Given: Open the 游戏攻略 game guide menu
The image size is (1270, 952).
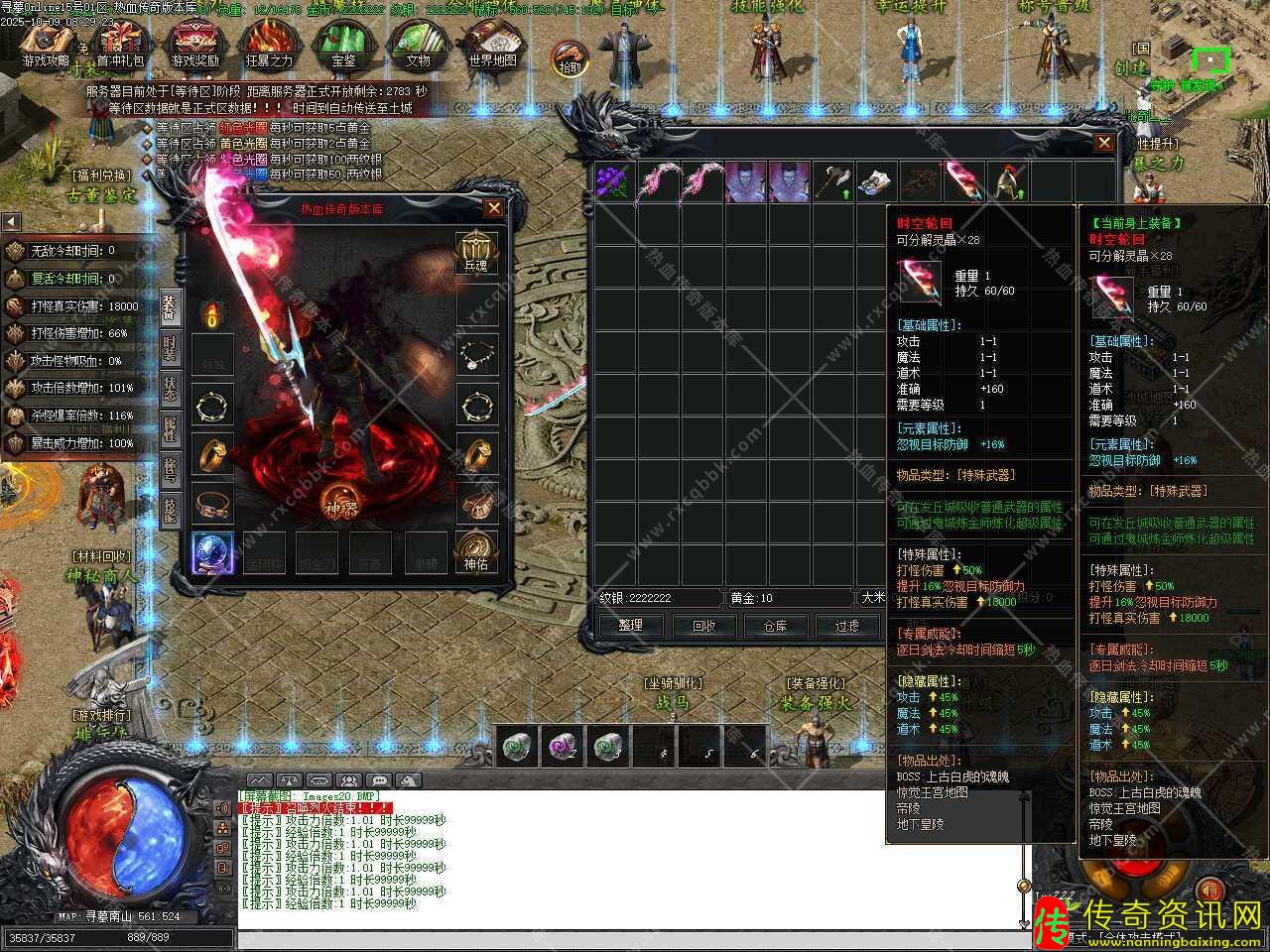Looking at the screenshot, I should tap(46, 45).
